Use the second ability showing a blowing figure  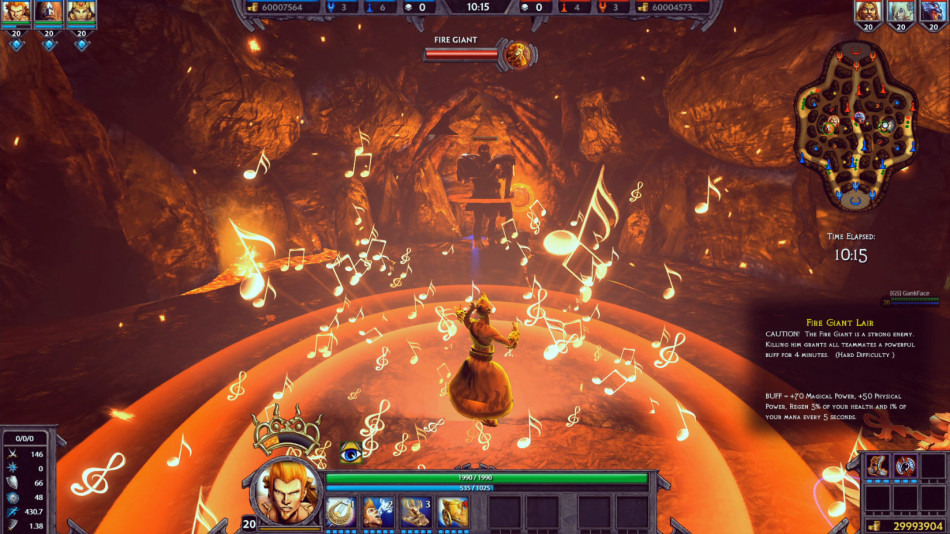pyautogui.click(x=379, y=511)
